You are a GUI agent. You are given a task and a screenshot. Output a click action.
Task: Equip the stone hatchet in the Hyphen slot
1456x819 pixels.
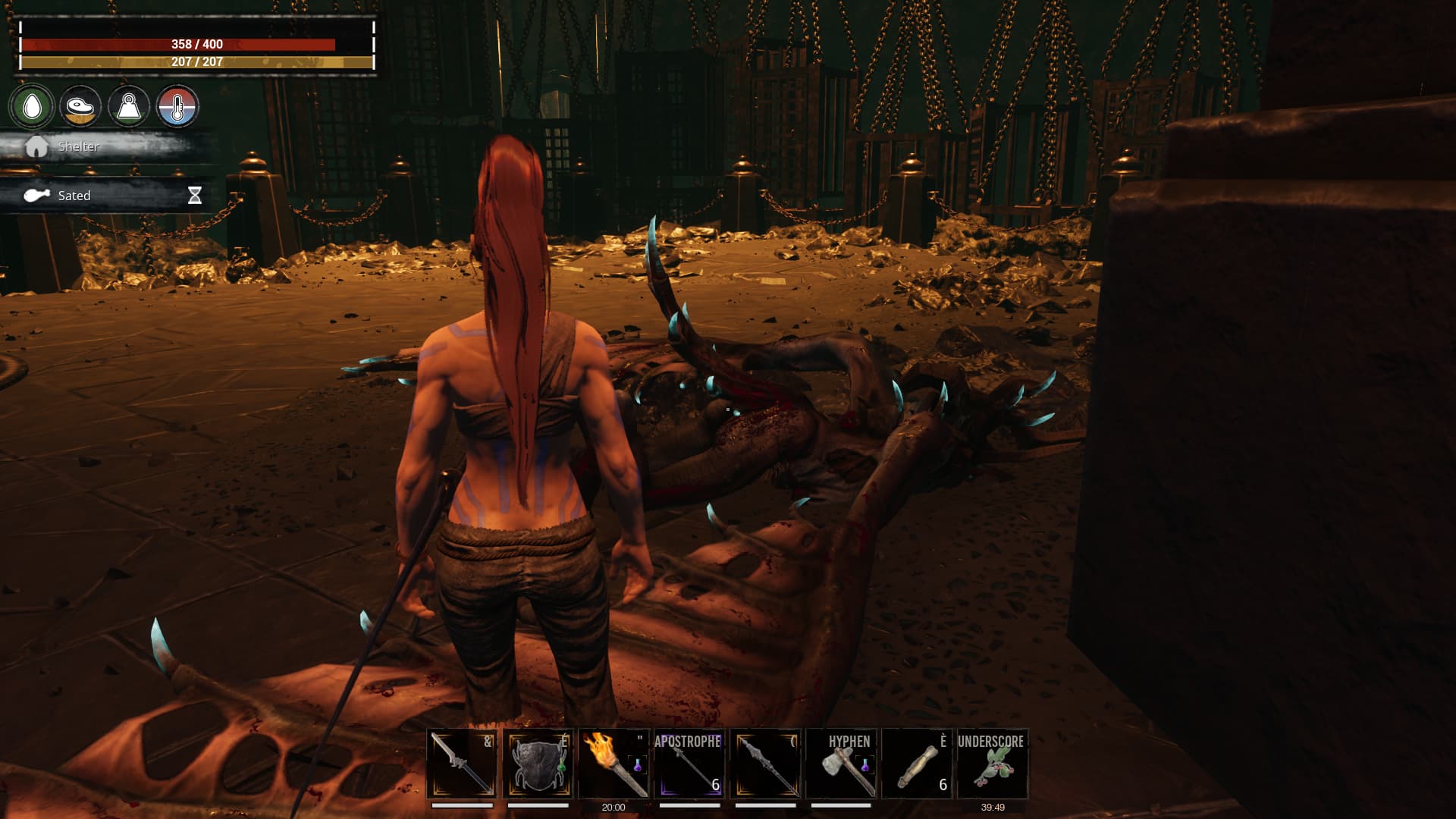pos(841,764)
